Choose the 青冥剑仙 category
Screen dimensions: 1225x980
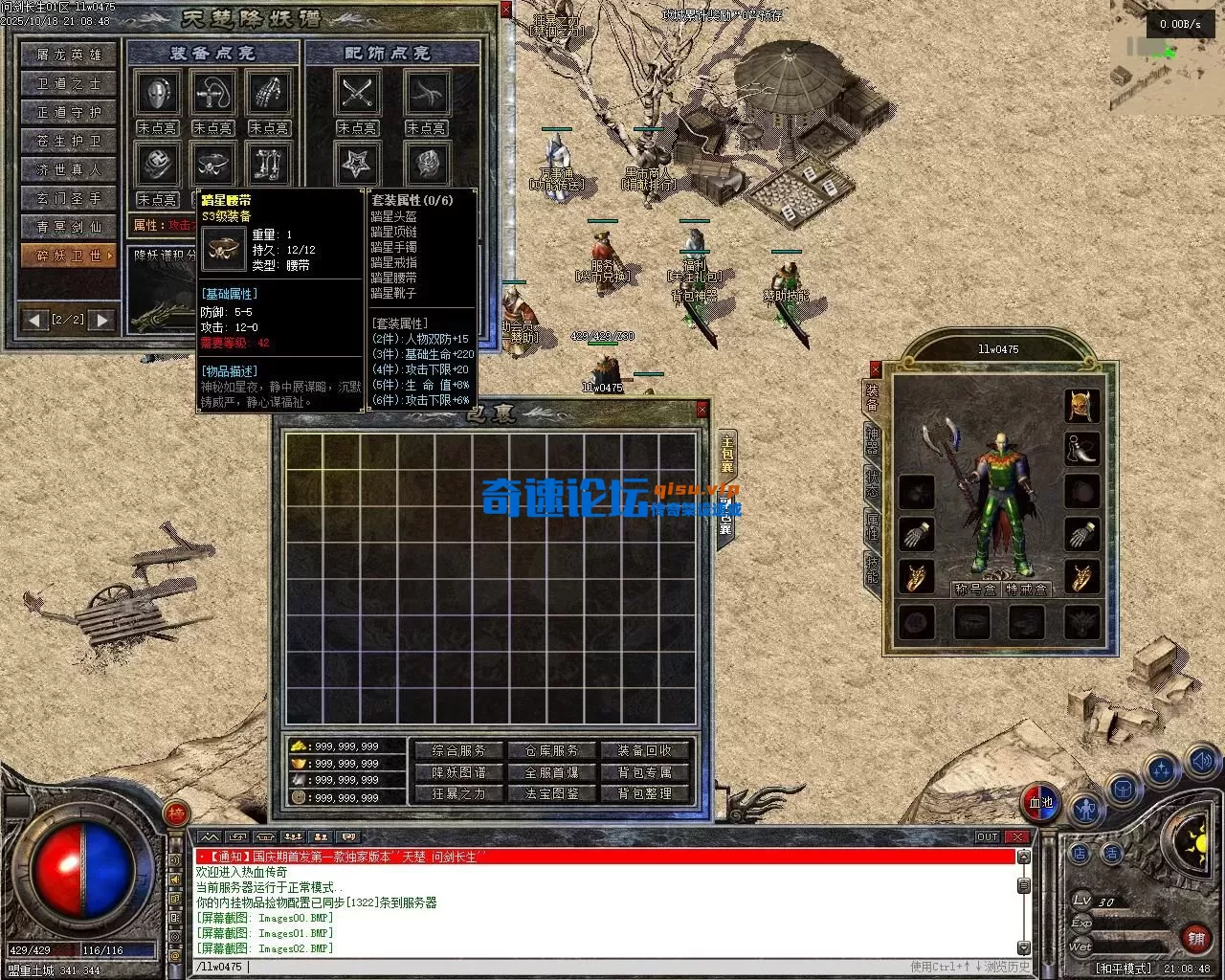coord(69,227)
